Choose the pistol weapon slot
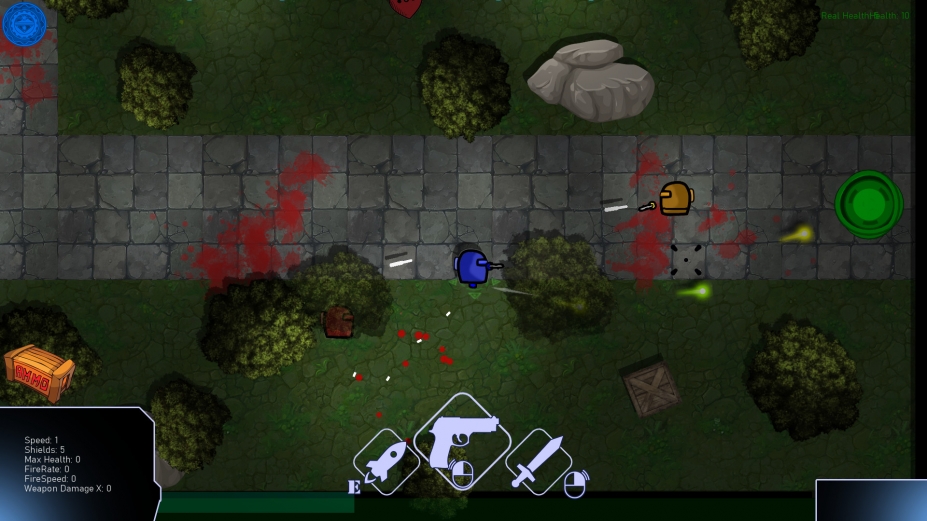 461,440
